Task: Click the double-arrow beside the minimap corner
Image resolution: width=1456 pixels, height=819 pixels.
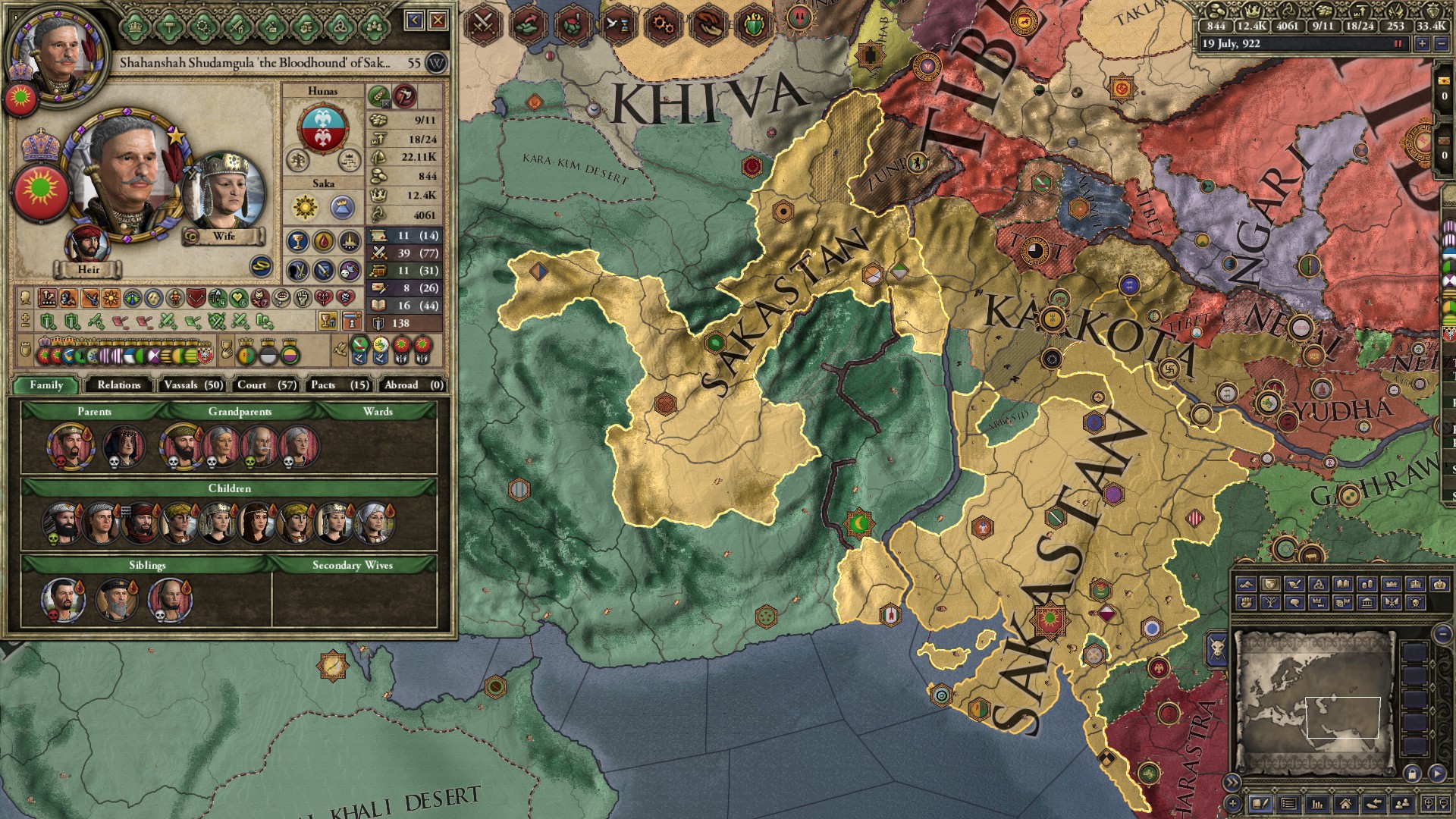Action: coord(1232,782)
